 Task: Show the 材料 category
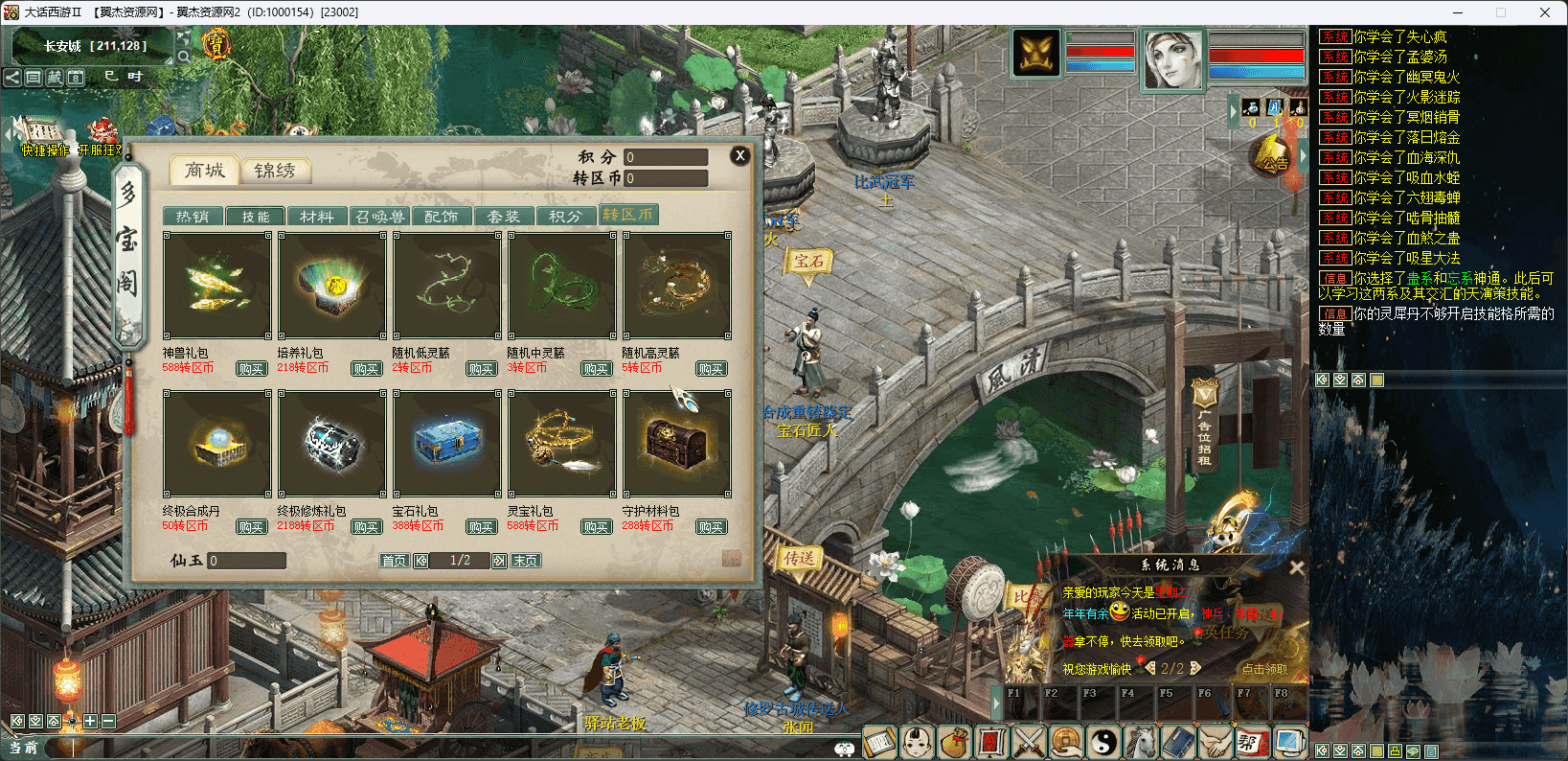pyautogui.click(x=316, y=217)
